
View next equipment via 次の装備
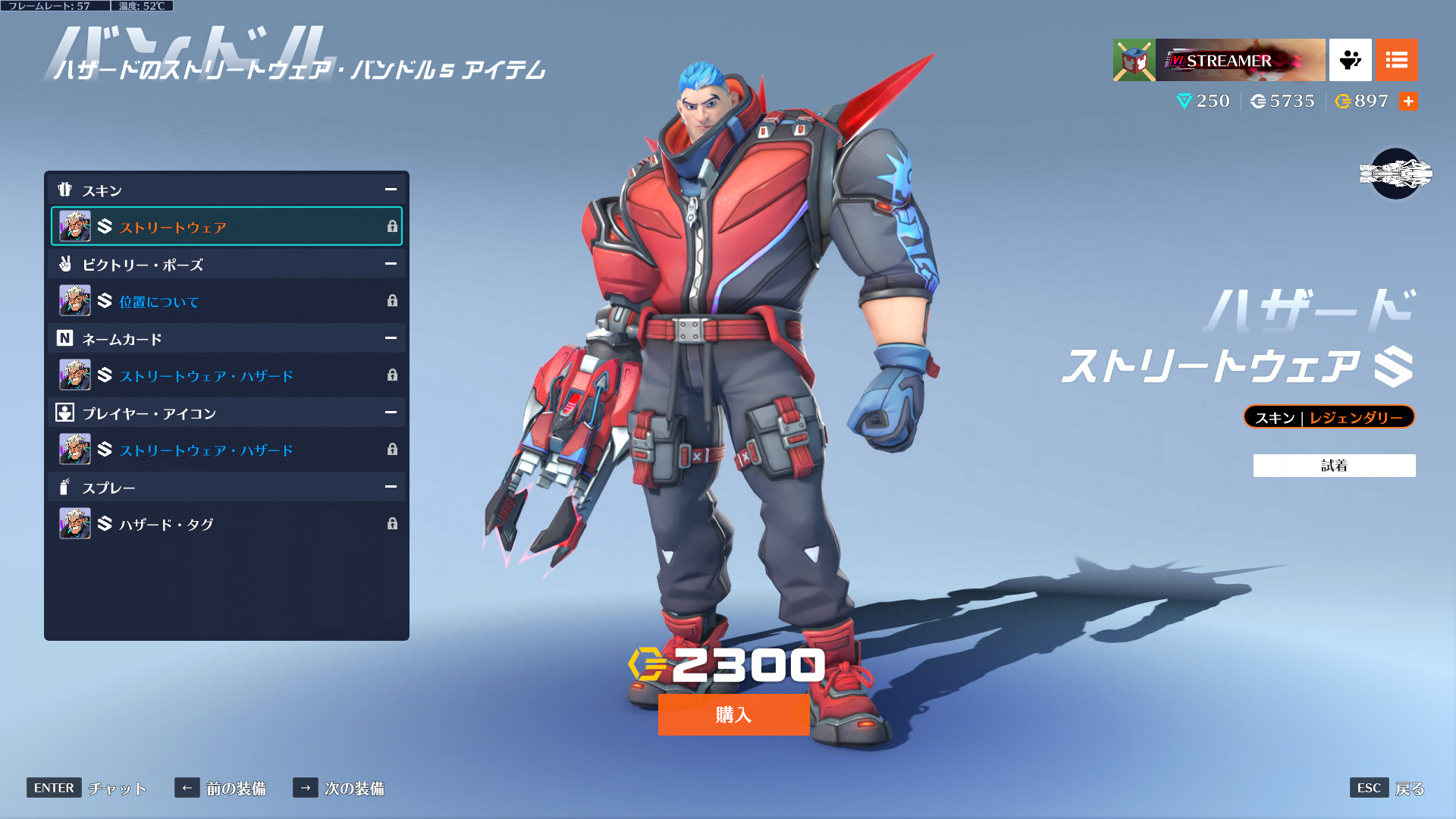pyautogui.click(x=339, y=788)
